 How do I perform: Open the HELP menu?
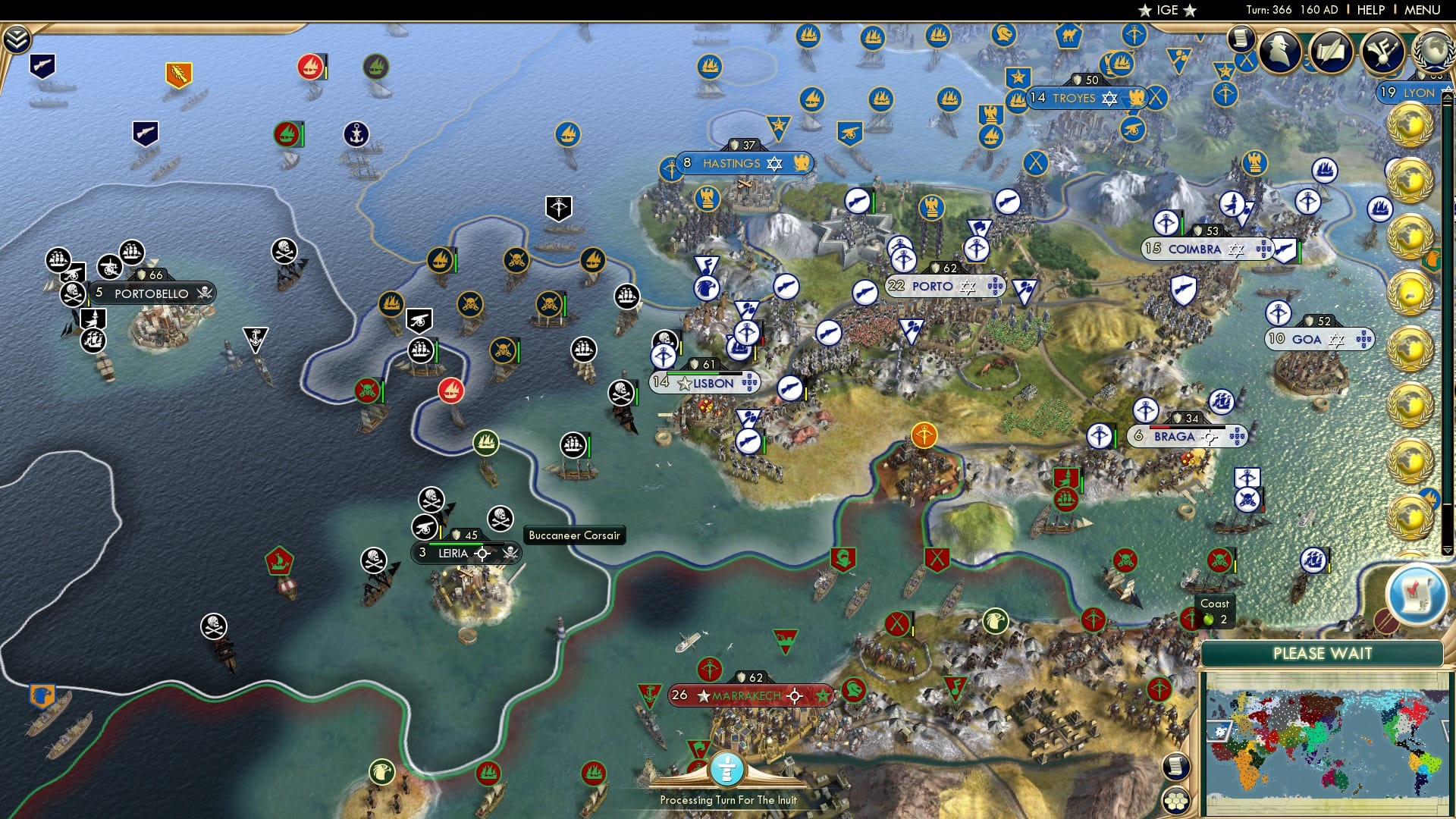click(x=1371, y=10)
